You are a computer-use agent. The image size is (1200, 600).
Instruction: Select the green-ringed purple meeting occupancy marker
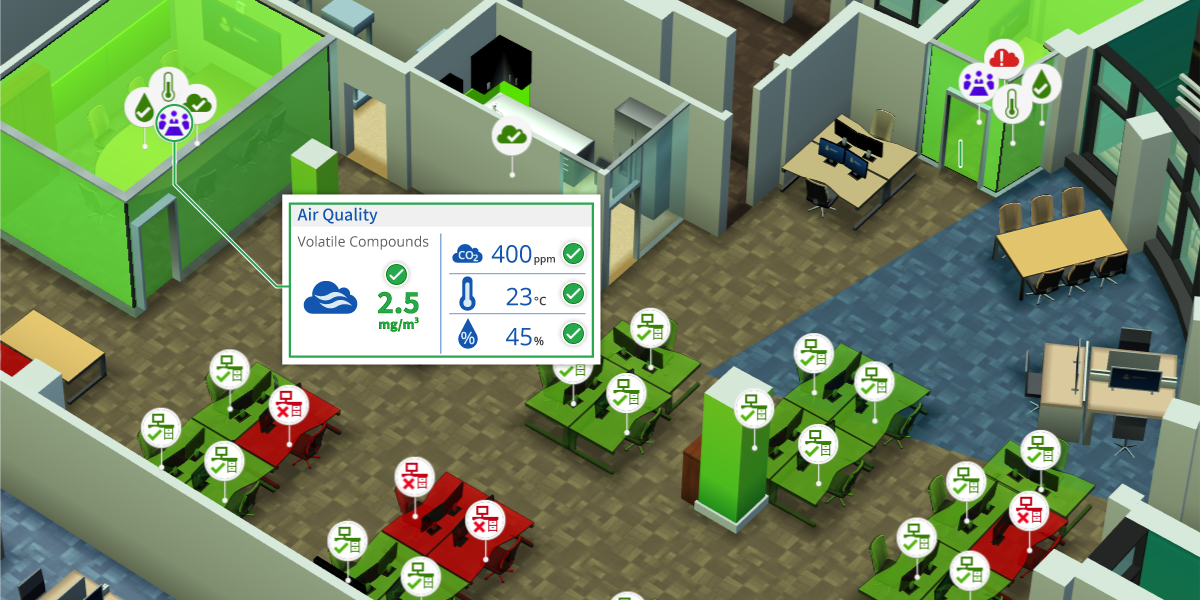click(174, 122)
